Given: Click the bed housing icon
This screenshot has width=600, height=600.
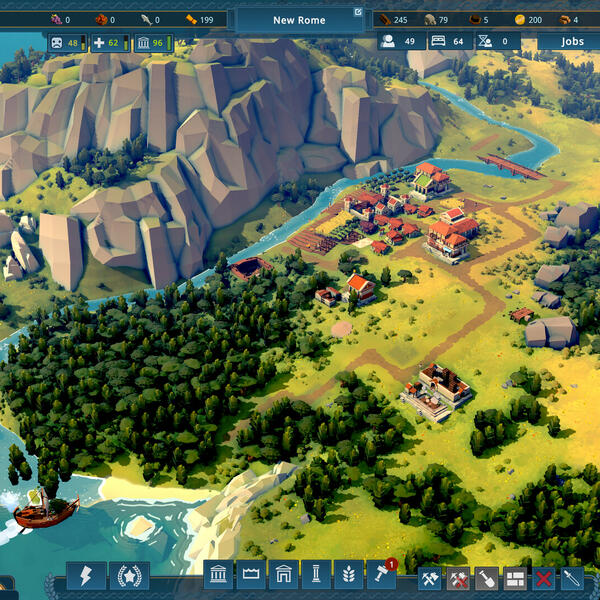Looking at the screenshot, I should point(438,41).
